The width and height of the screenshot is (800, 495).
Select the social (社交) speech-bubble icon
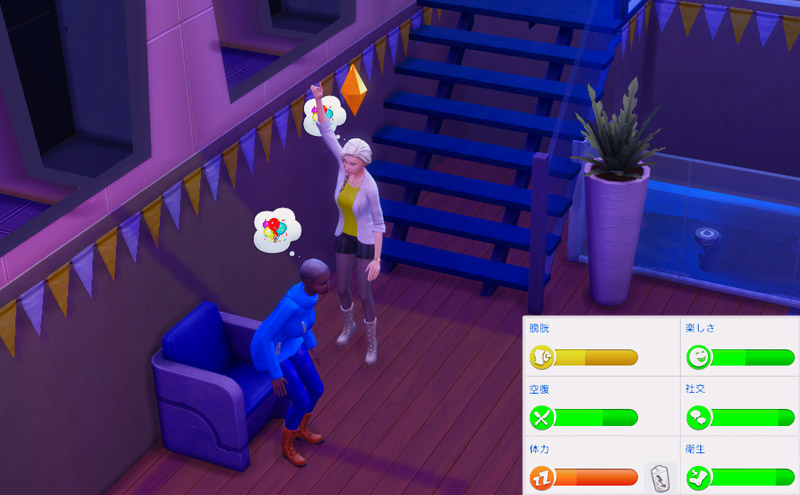click(x=698, y=417)
